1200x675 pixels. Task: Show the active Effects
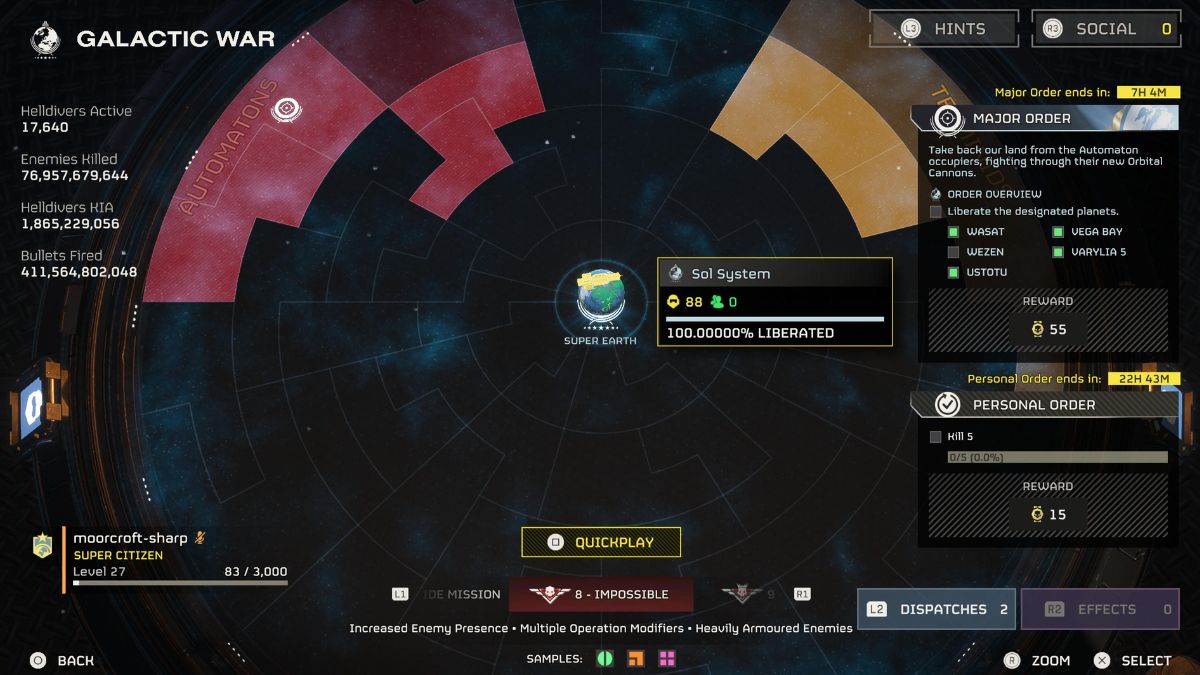1099,609
